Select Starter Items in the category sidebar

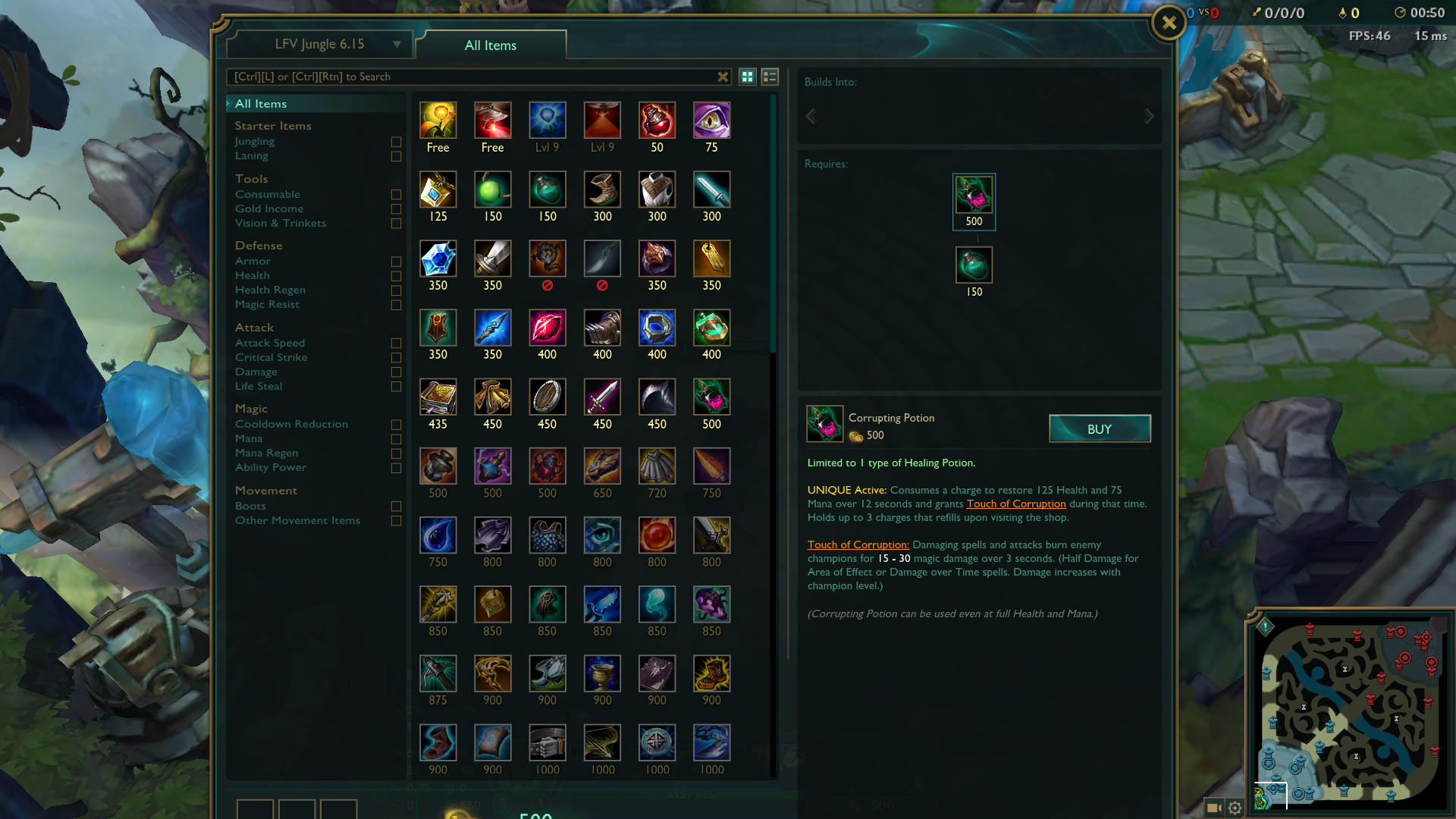(x=272, y=125)
